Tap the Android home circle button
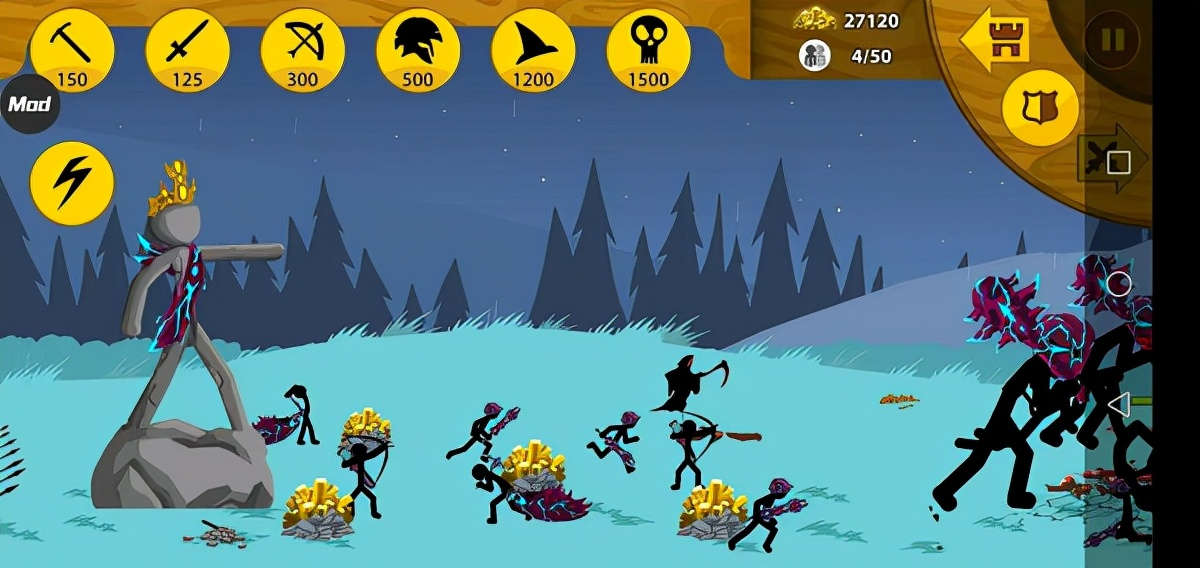 coord(1119,284)
